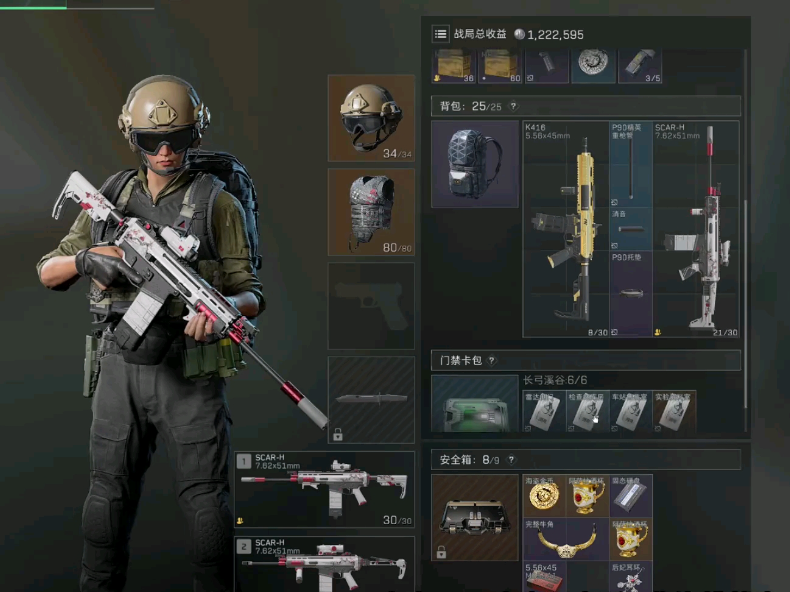This screenshot has width=790, height=592.
Task: Select the gold coin in the safe box
Action: click(x=544, y=495)
